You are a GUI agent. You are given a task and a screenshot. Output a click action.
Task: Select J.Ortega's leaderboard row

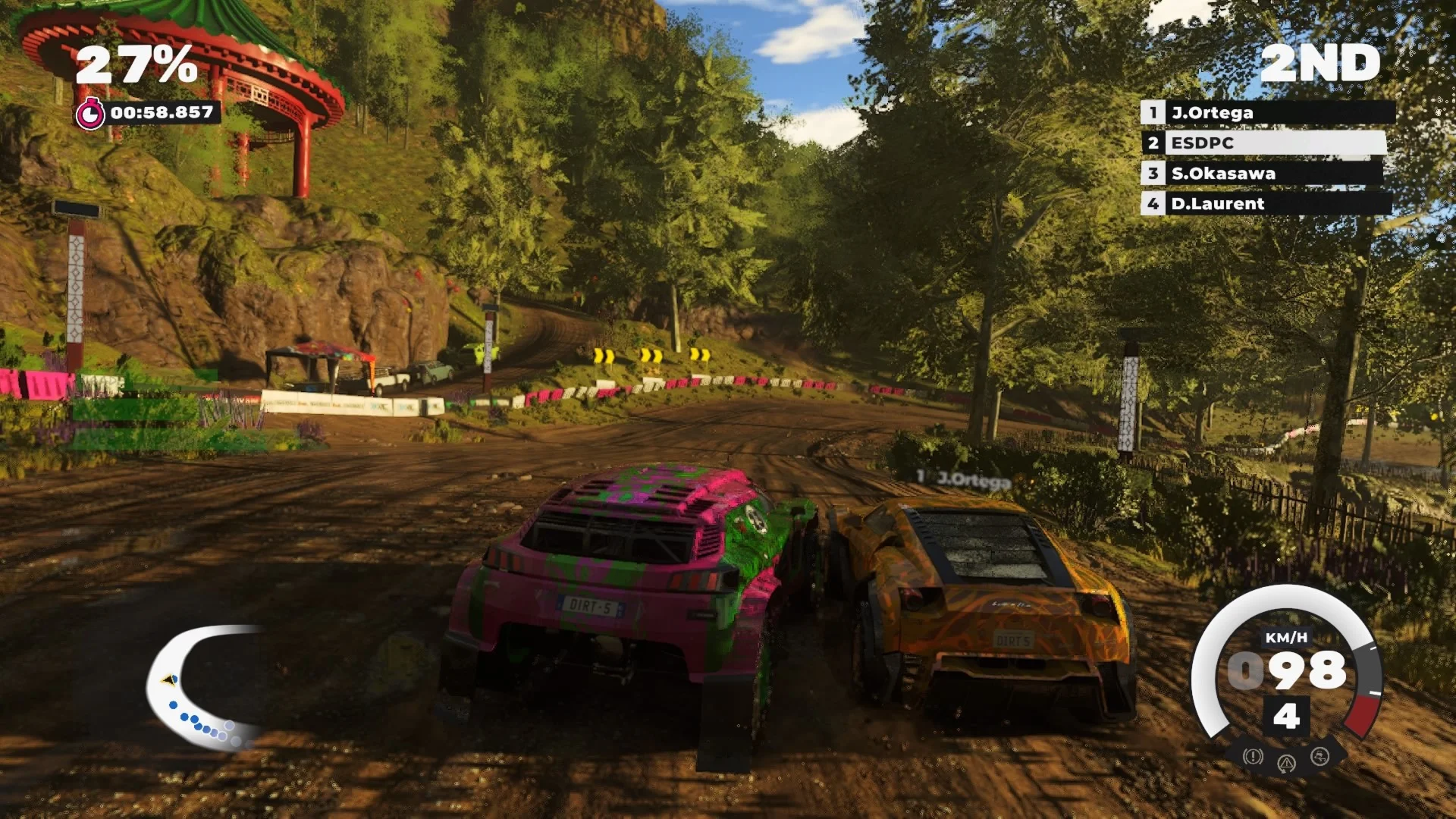click(1266, 113)
